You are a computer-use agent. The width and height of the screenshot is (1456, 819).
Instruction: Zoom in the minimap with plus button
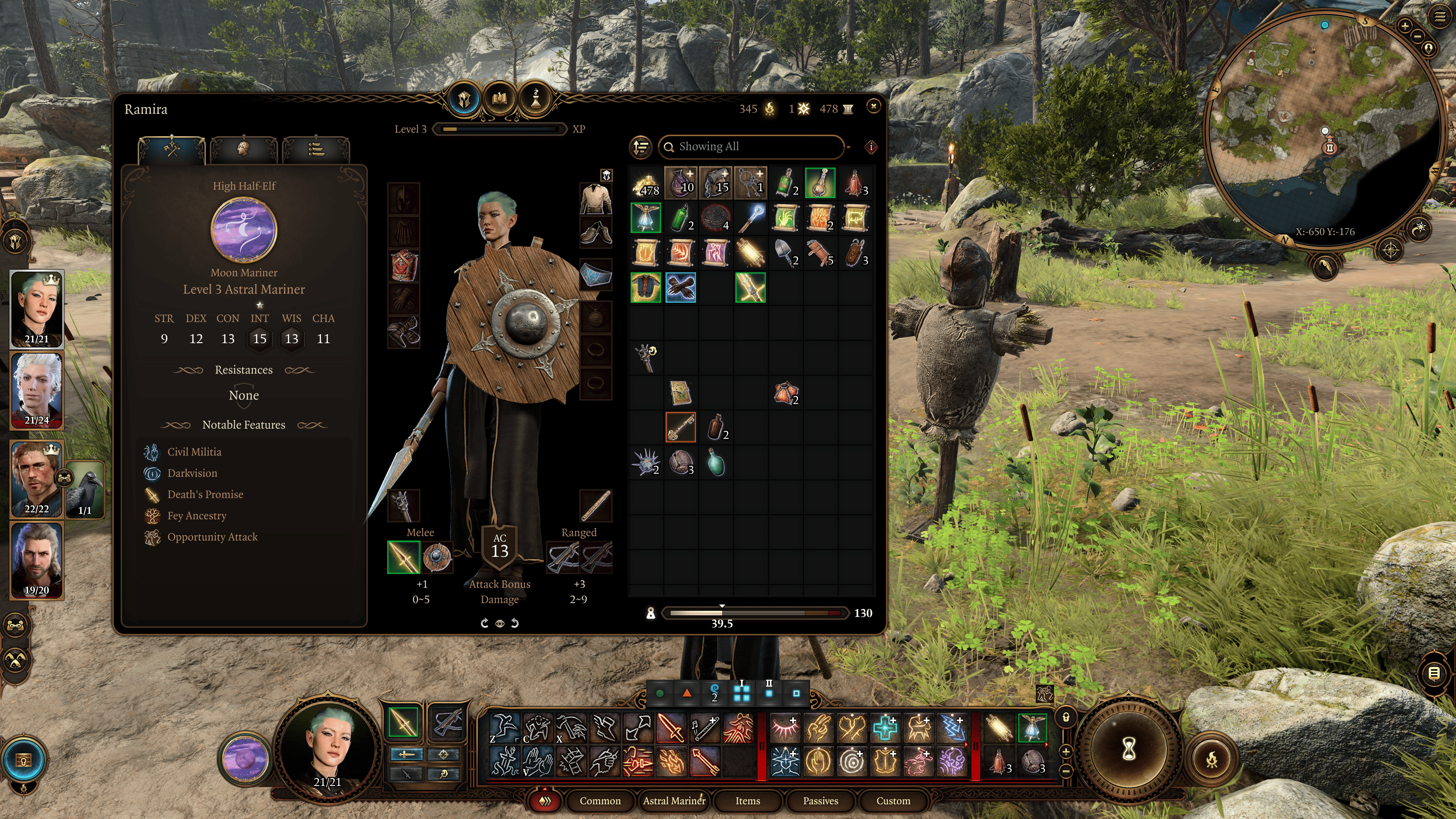1404,26
